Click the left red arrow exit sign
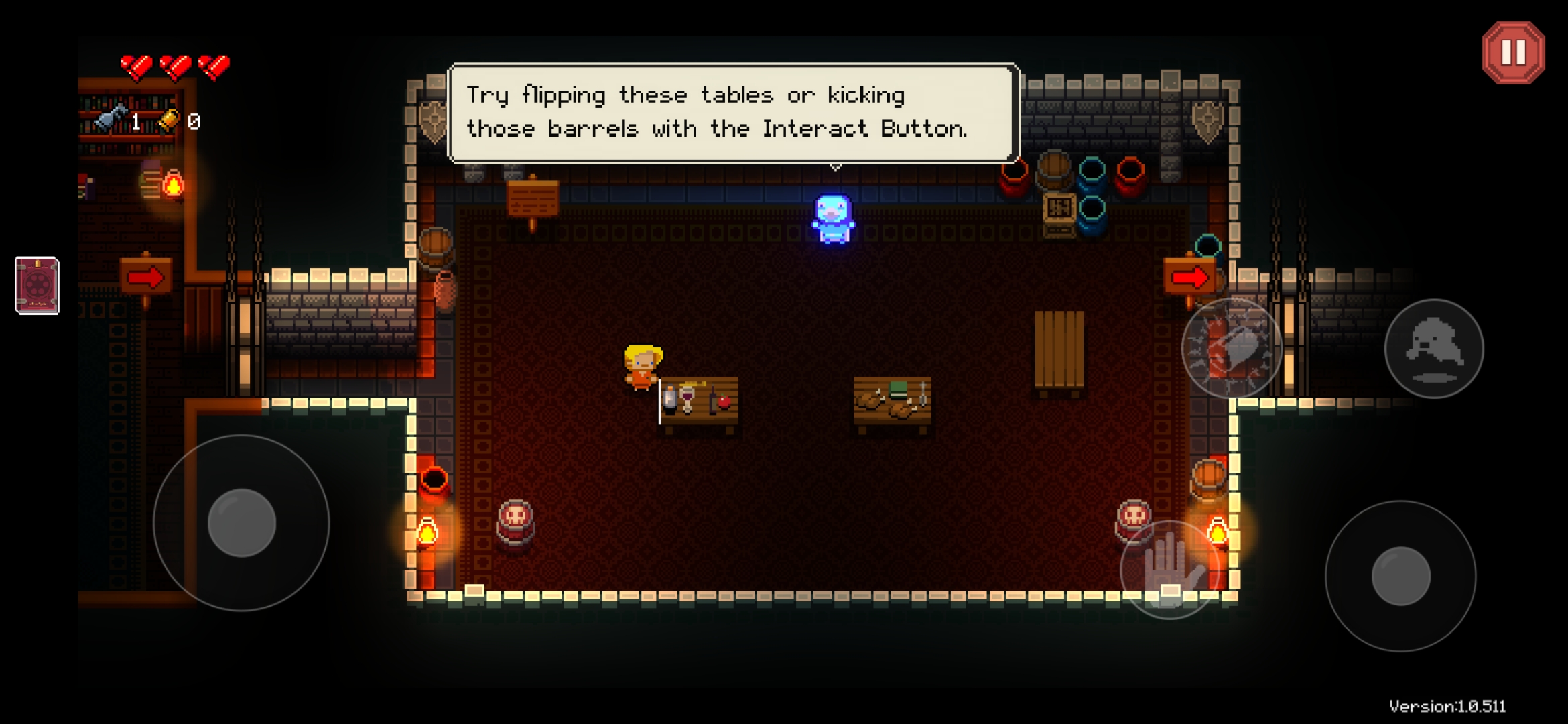The height and width of the screenshot is (724, 1568). click(147, 275)
